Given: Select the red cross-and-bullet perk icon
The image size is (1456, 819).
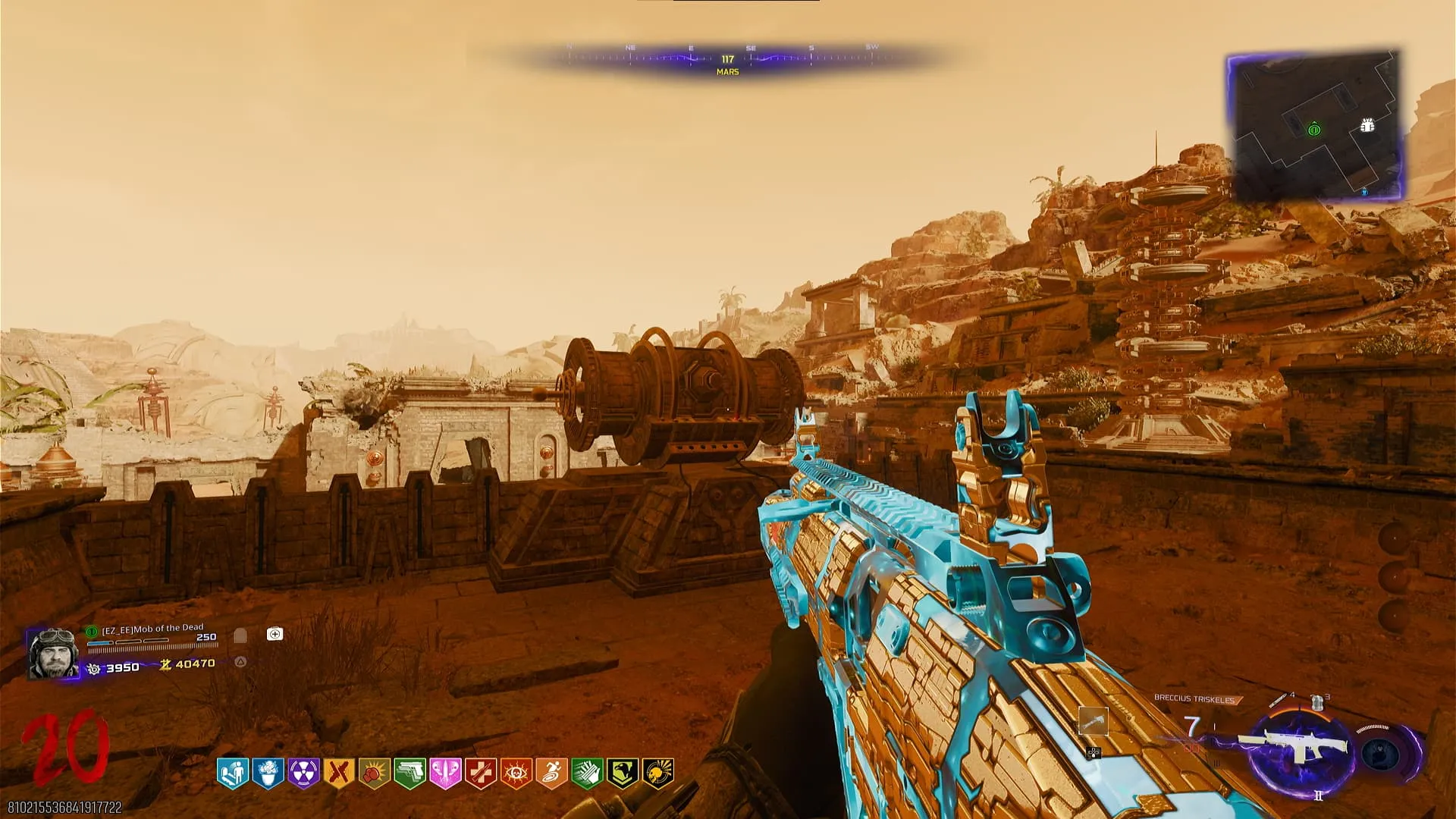Looking at the screenshot, I should pyautogui.click(x=480, y=773).
